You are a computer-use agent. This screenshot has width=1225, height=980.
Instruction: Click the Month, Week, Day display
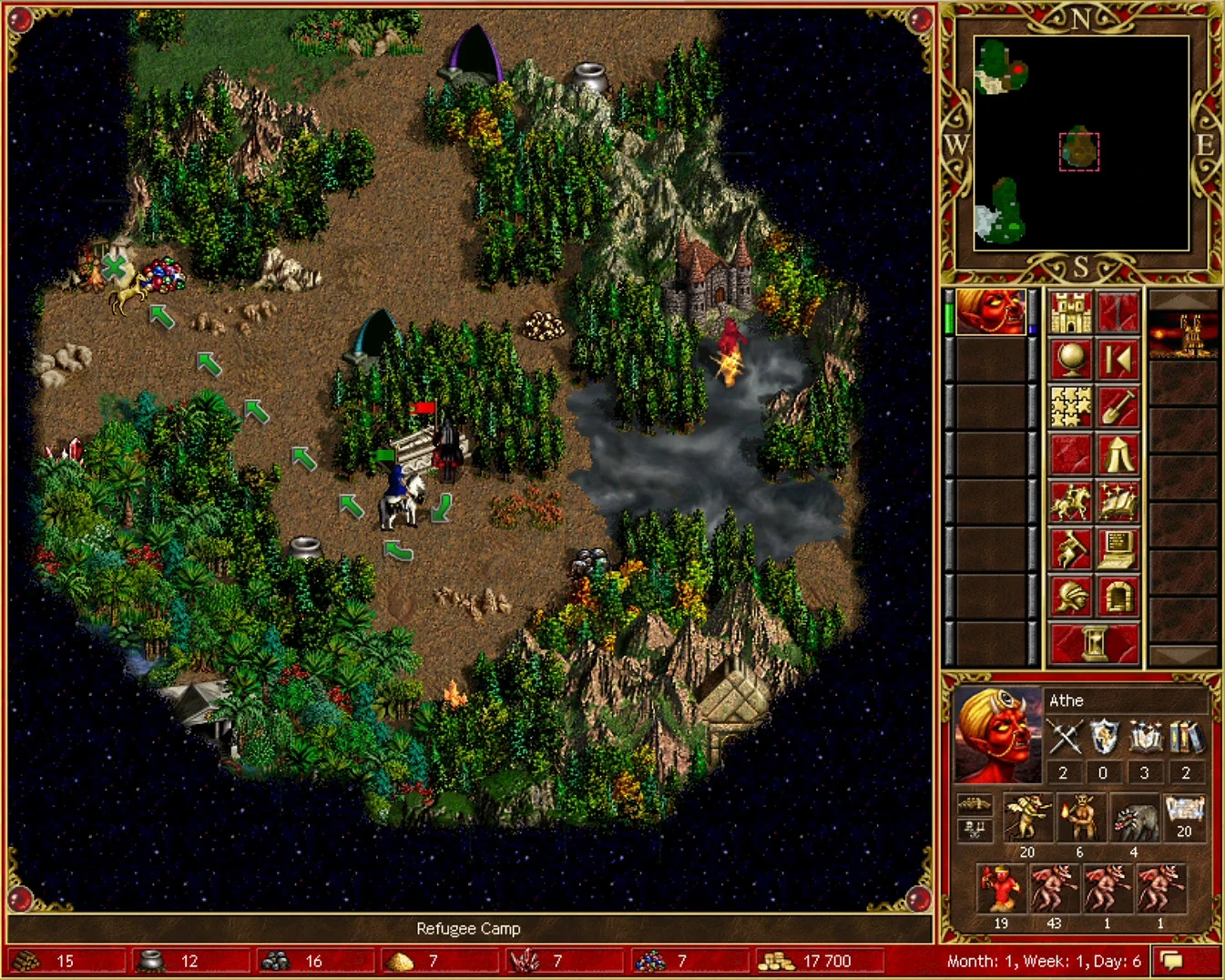point(1046,960)
